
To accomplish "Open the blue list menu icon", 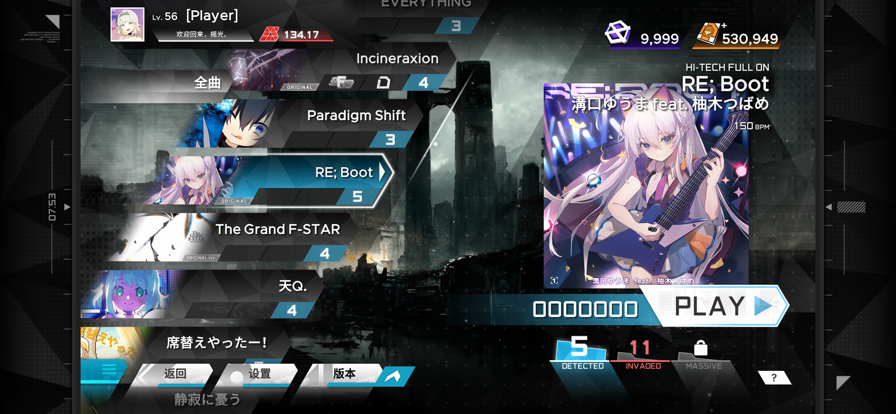I will pyautogui.click(x=109, y=371).
